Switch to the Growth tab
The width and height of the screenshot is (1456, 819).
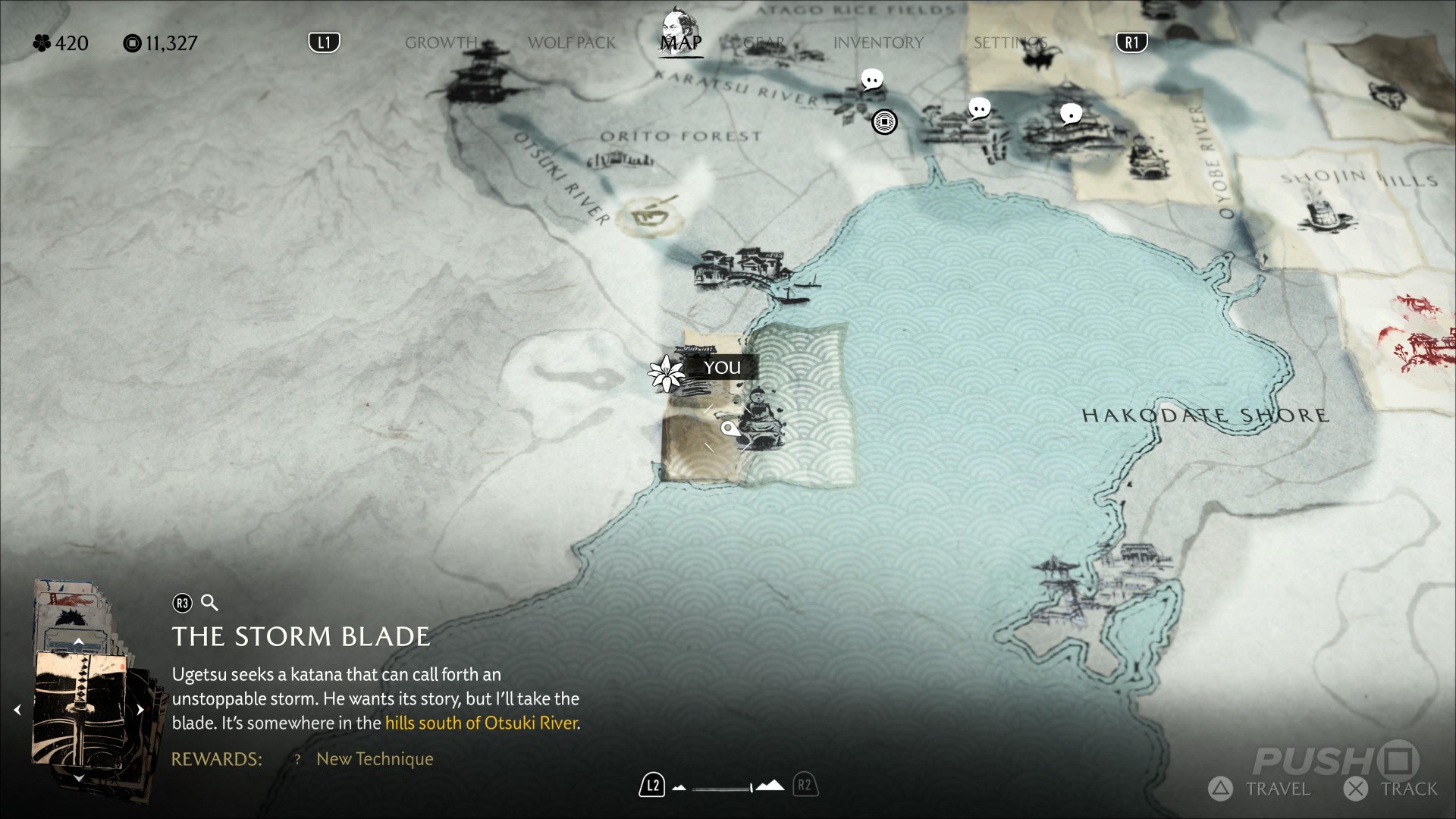tap(441, 42)
